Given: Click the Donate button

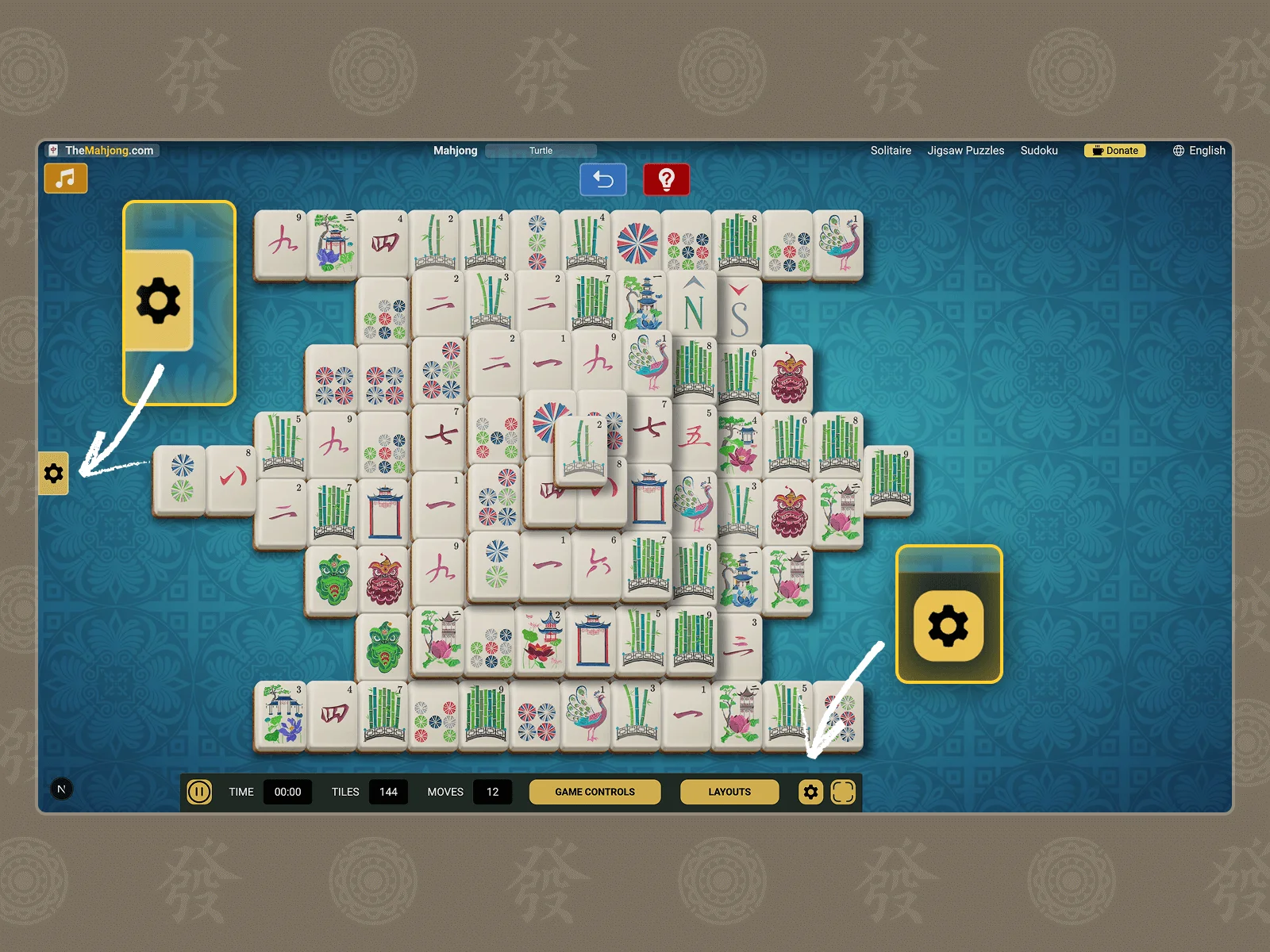Looking at the screenshot, I should coord(1114,151).
